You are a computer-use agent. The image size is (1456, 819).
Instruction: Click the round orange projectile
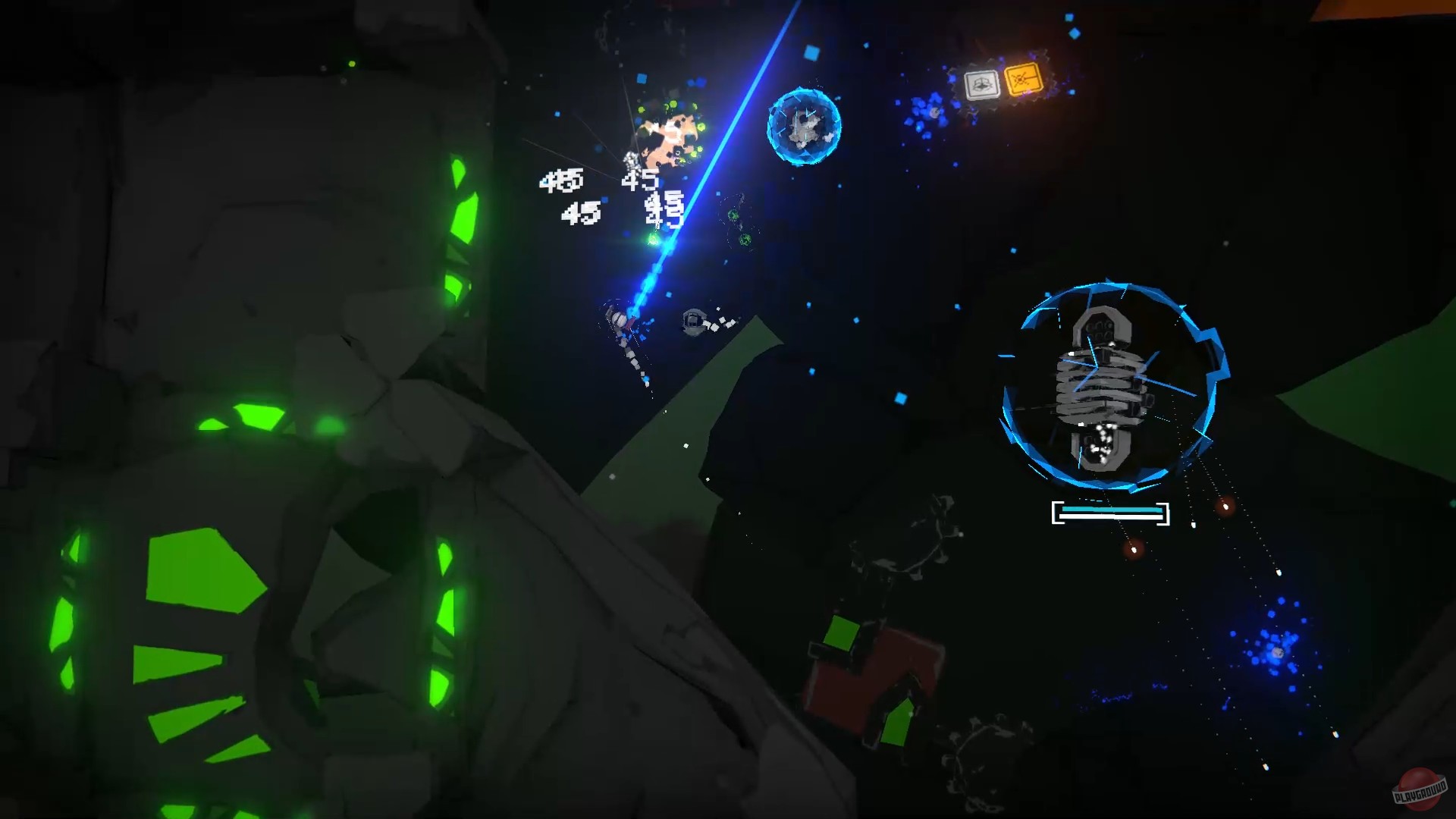point(1225,508)
